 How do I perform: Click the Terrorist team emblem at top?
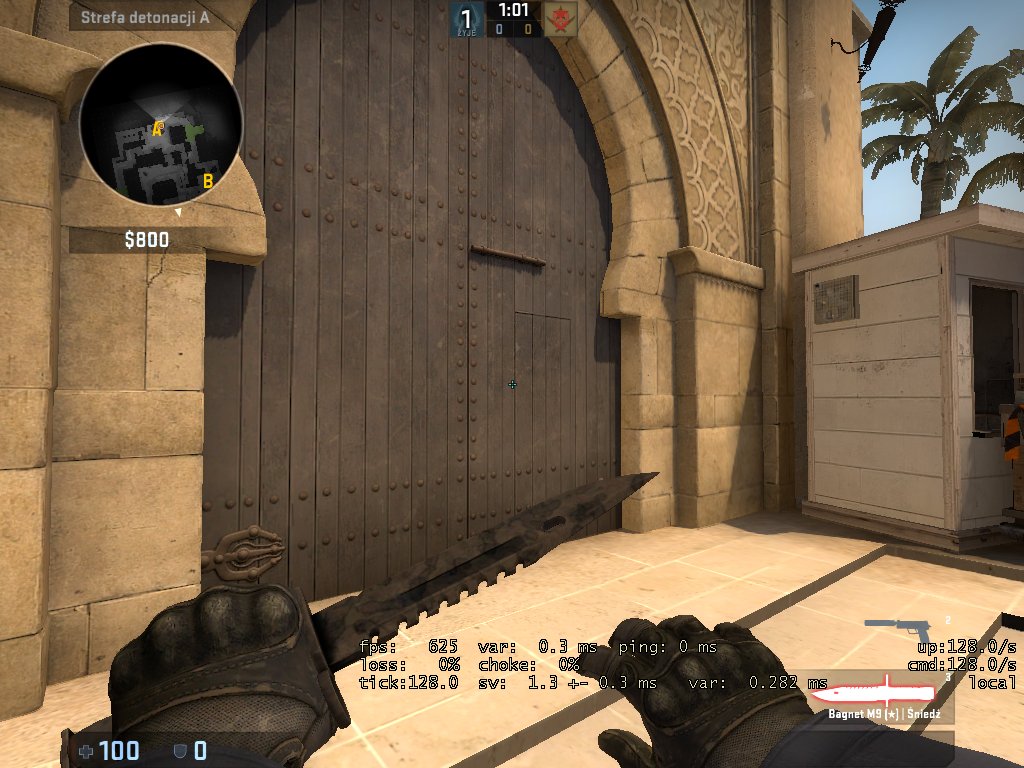coord(559,17)
